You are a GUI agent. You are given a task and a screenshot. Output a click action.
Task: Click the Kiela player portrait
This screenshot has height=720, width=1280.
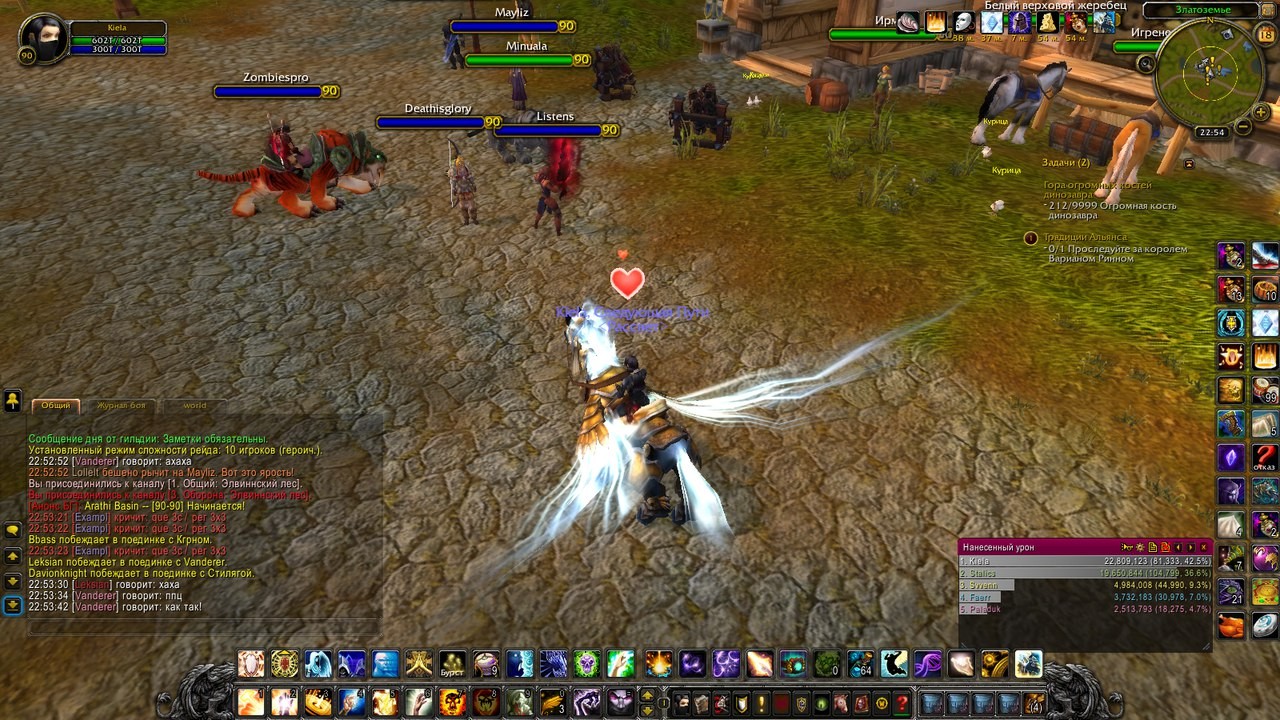coord(44,38)
